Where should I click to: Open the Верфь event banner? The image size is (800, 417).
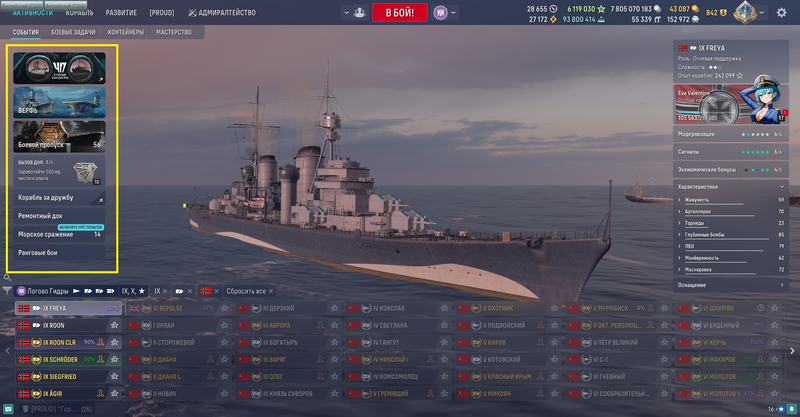(x=60, y=102)
